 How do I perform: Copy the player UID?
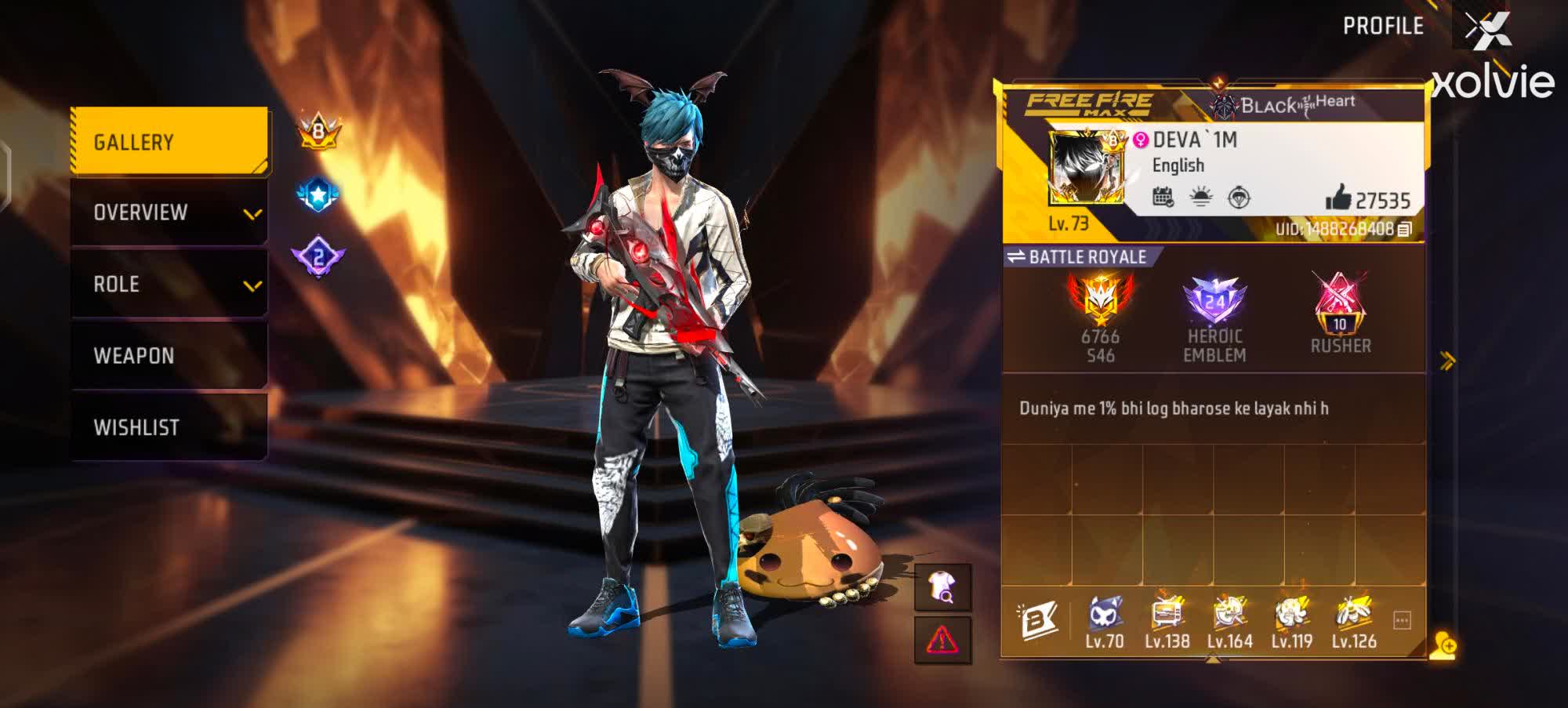pos(1405,229)
